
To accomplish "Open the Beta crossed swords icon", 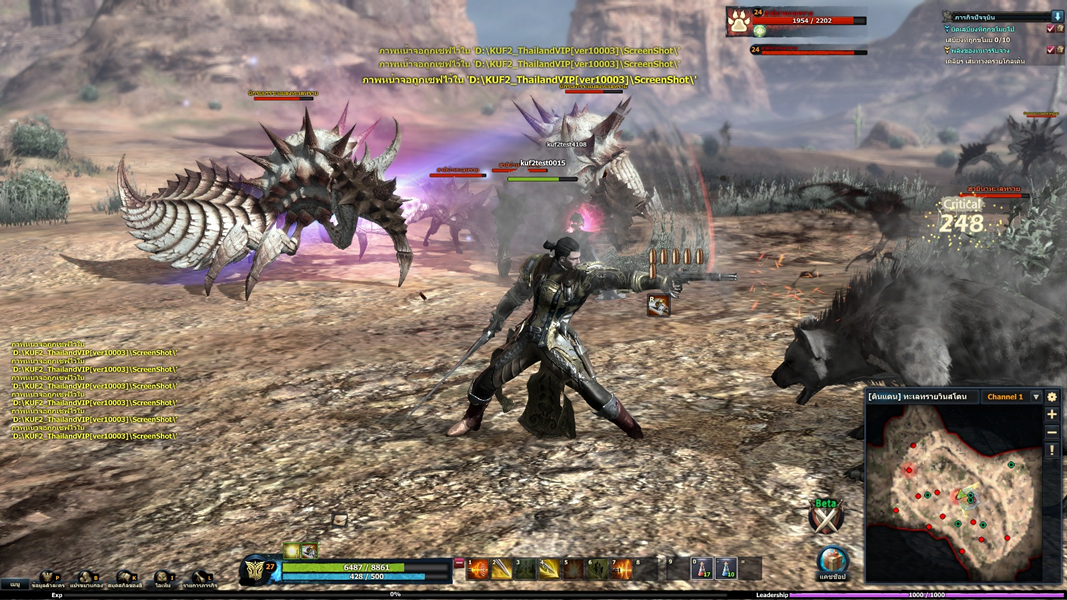I will pos(825,518).
